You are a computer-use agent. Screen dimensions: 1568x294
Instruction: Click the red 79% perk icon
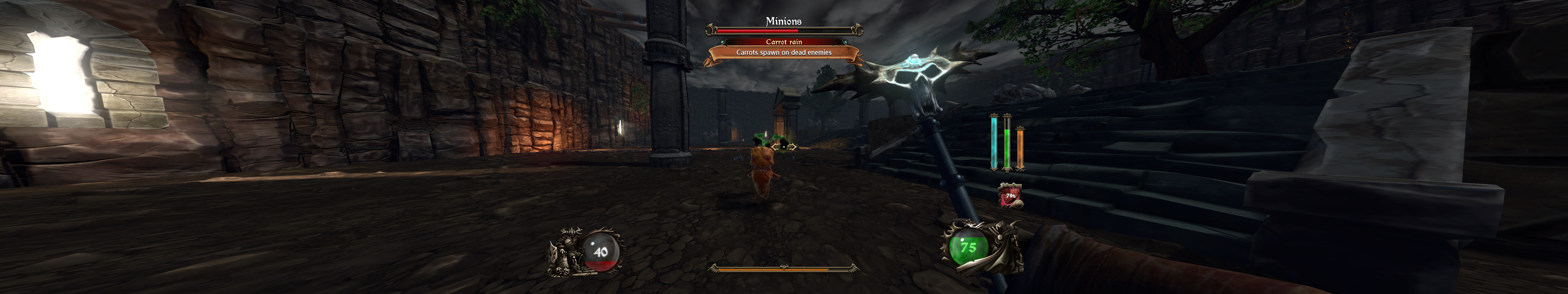(x=1010, y=195)
